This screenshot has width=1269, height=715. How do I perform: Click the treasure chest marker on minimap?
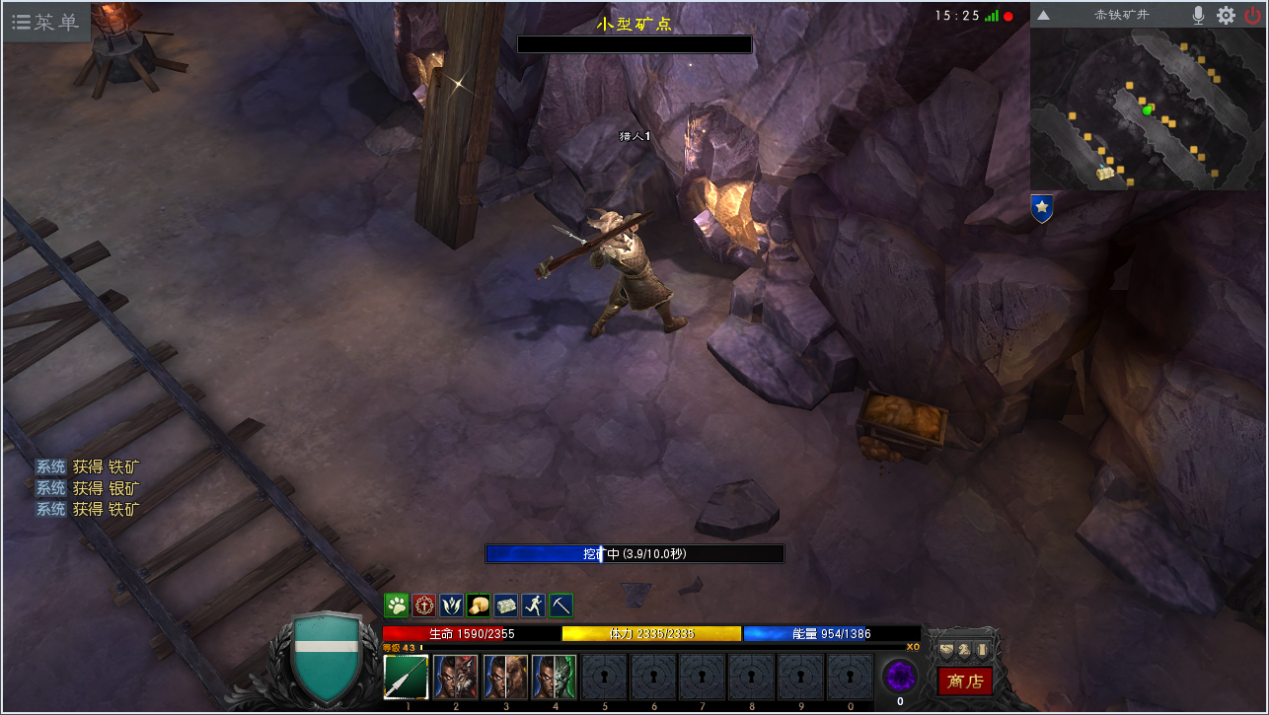[1105, 173]
